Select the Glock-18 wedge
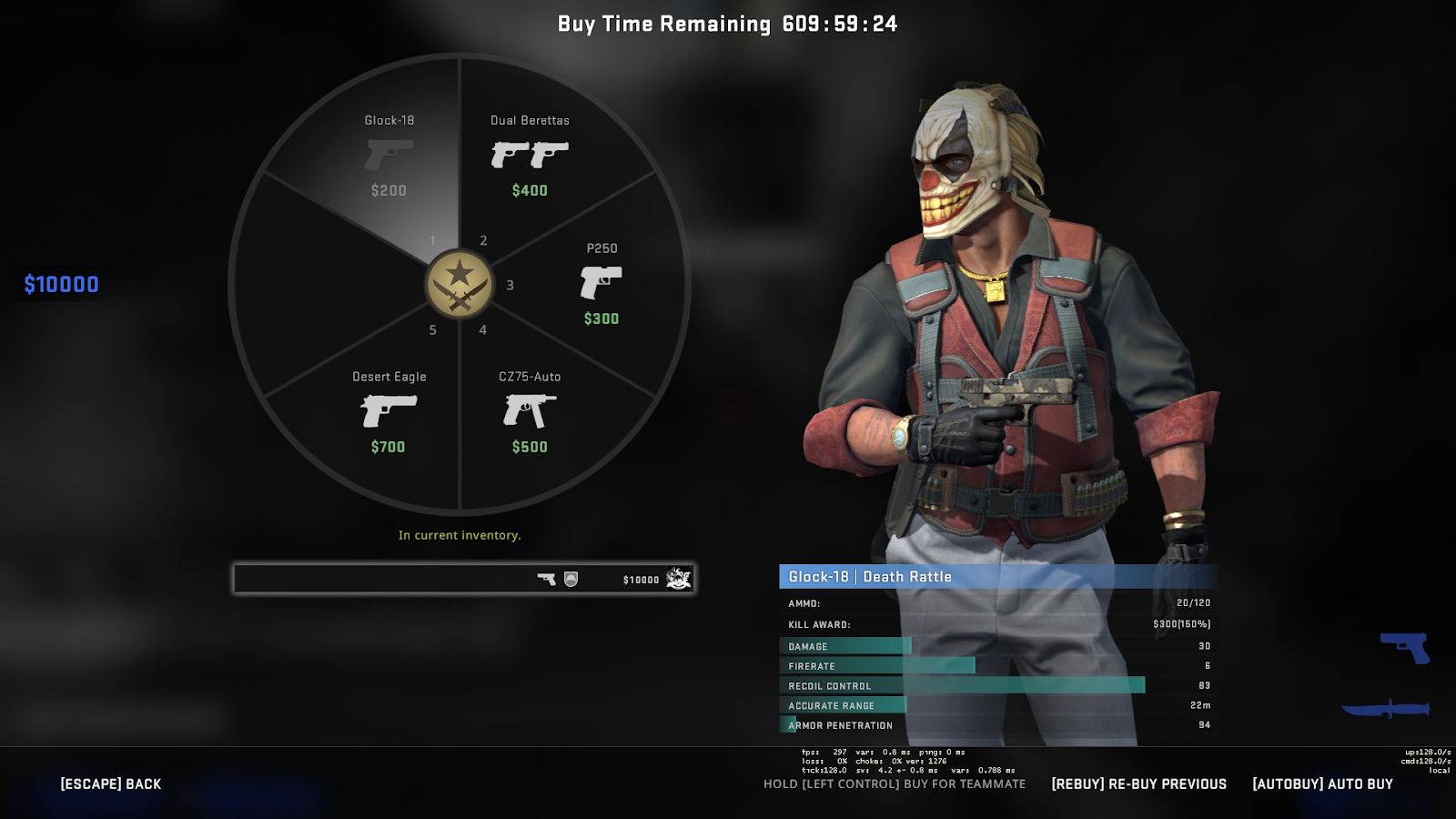Viewport: 1456px width, 819px height. pyautogui.click(x=389, y=155)
